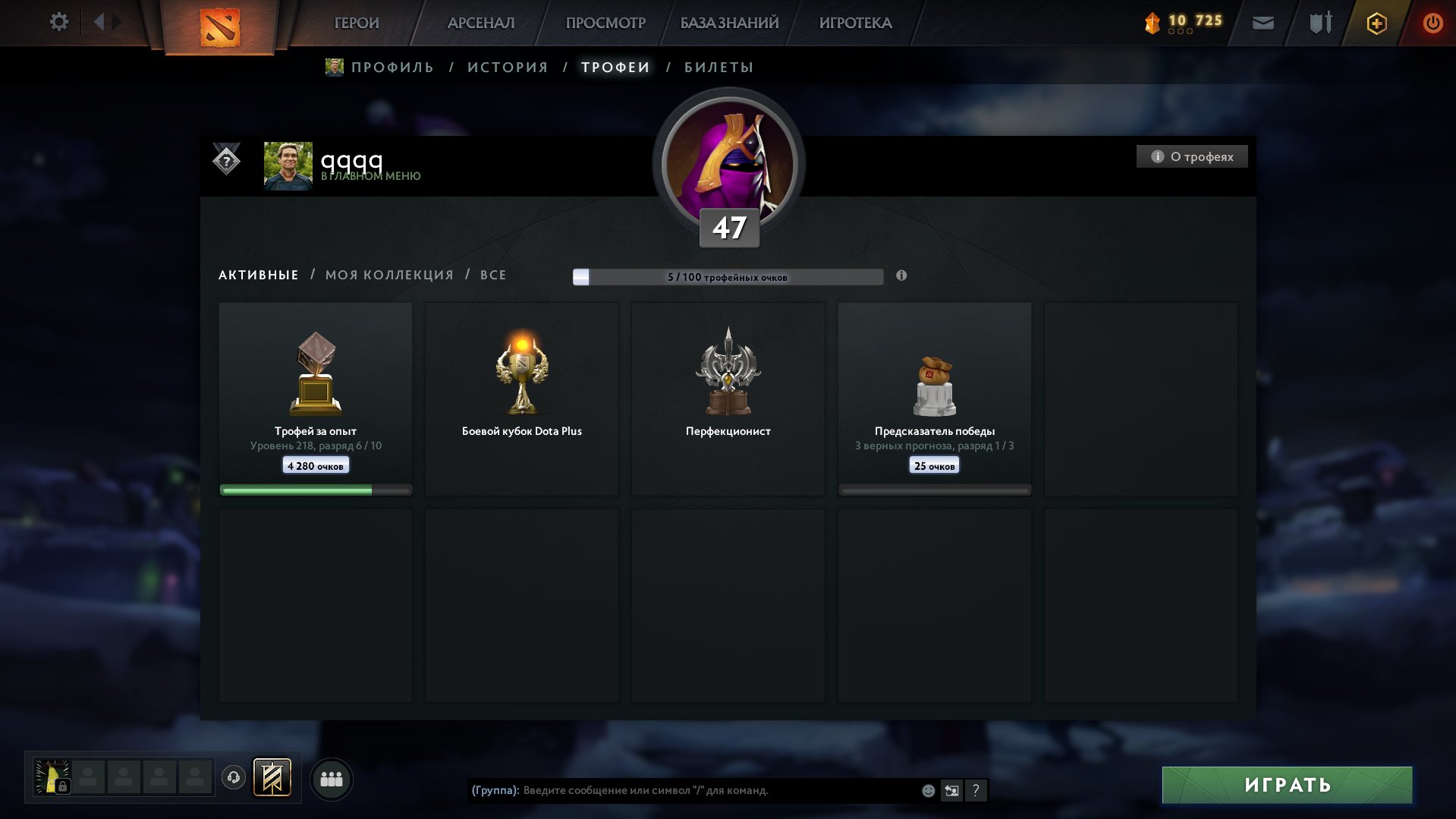Show ВСЕ trophies
1456x819 pixels.
493,275
